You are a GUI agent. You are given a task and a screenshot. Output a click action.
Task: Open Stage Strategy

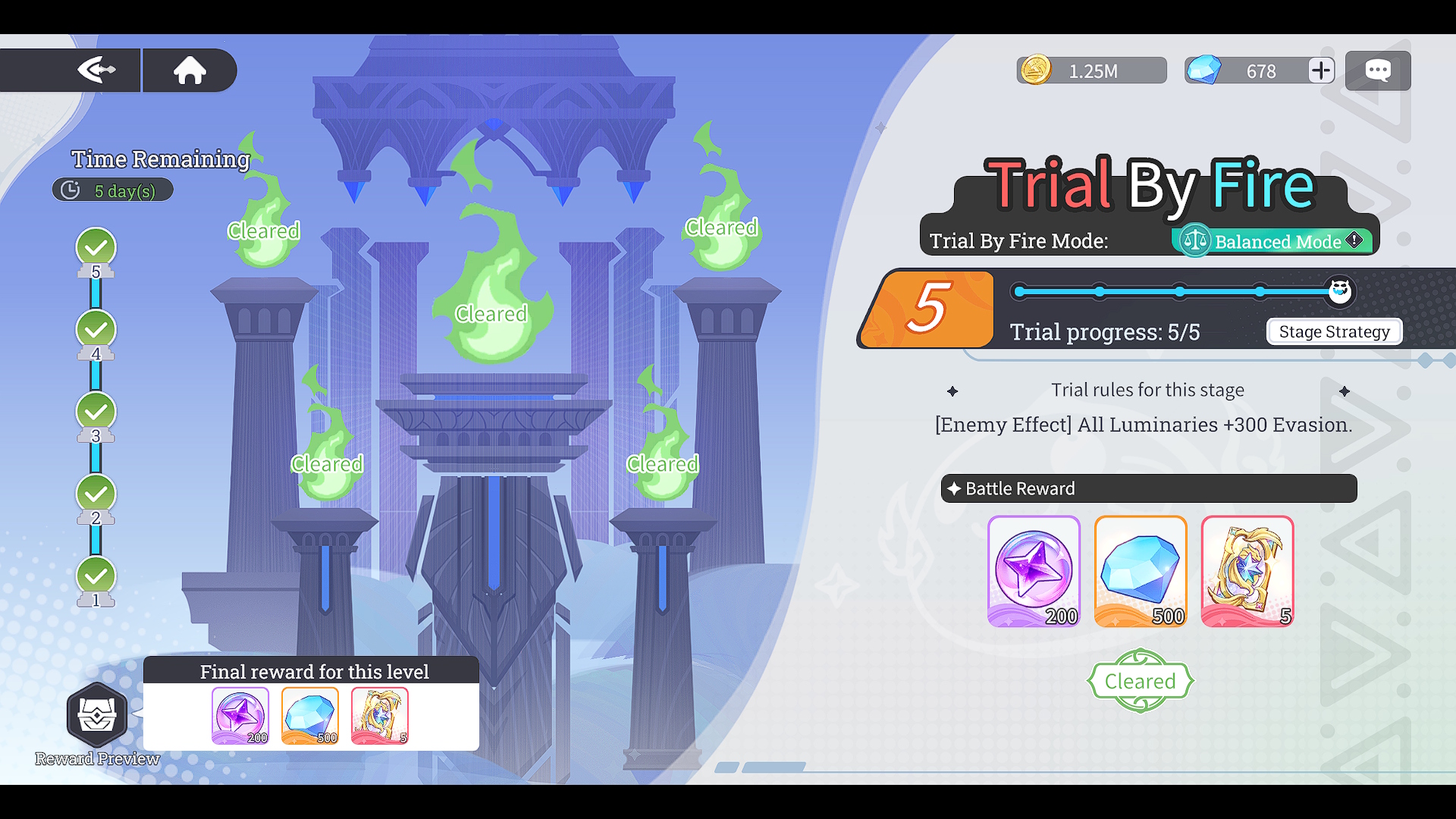click(x=1334, y=331)
